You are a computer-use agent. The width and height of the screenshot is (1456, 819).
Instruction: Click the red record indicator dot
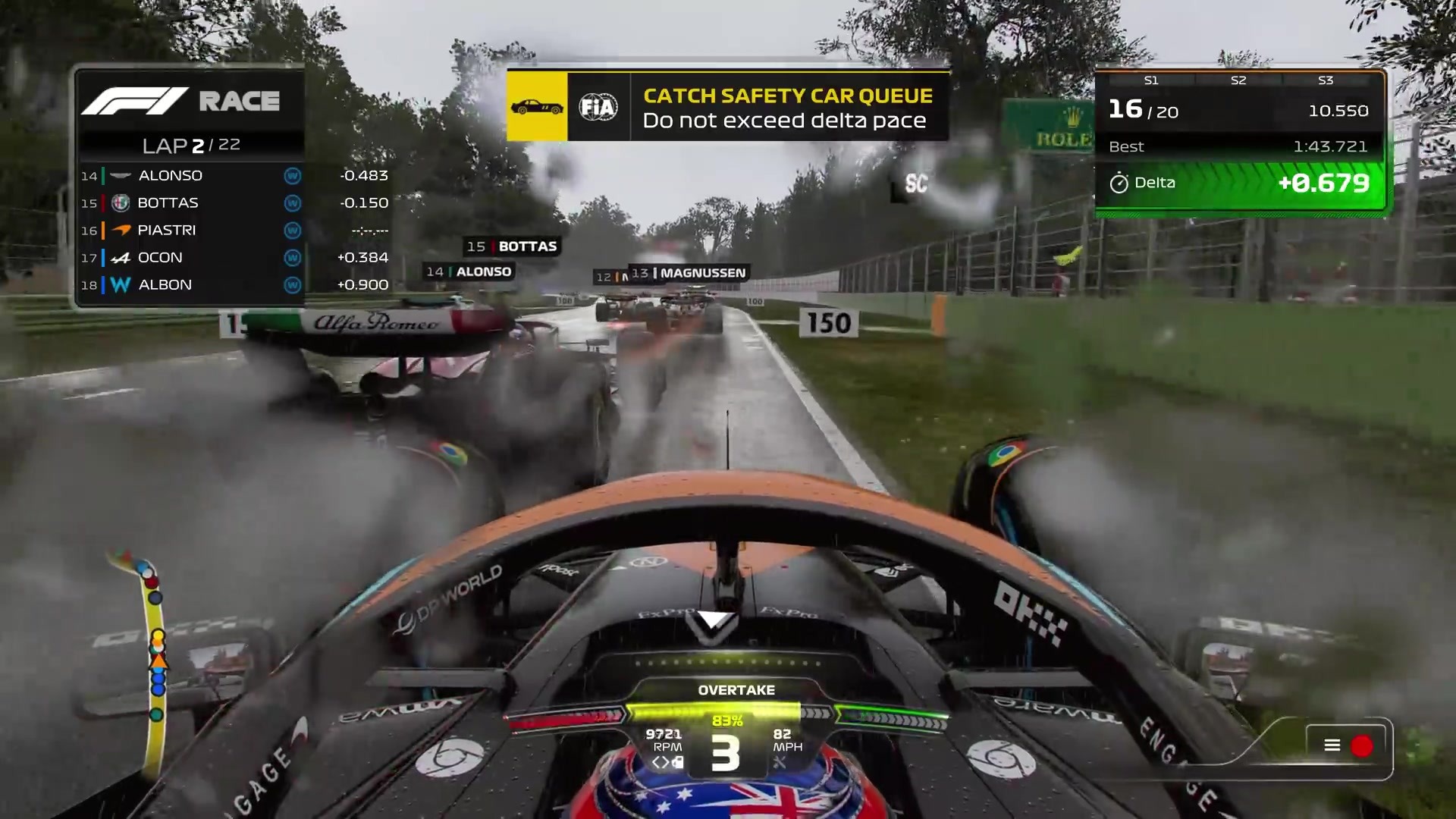pos(1362,746)
